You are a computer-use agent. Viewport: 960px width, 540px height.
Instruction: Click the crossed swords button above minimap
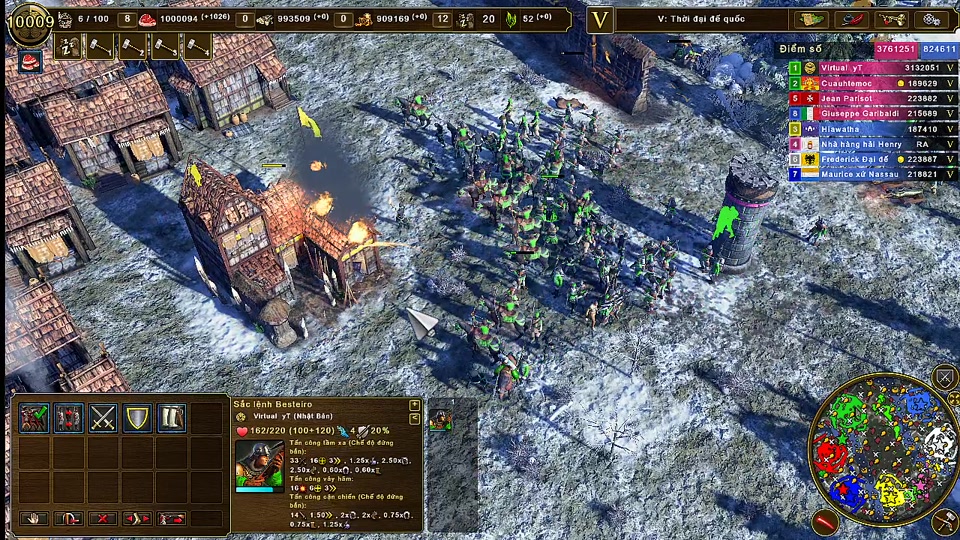[x=945, y=377]
